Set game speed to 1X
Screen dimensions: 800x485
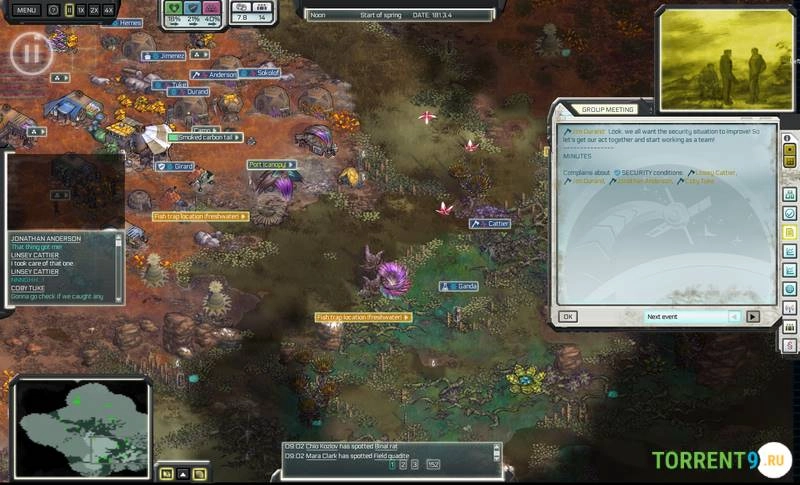pyautogui.click(x=81, y=10)
